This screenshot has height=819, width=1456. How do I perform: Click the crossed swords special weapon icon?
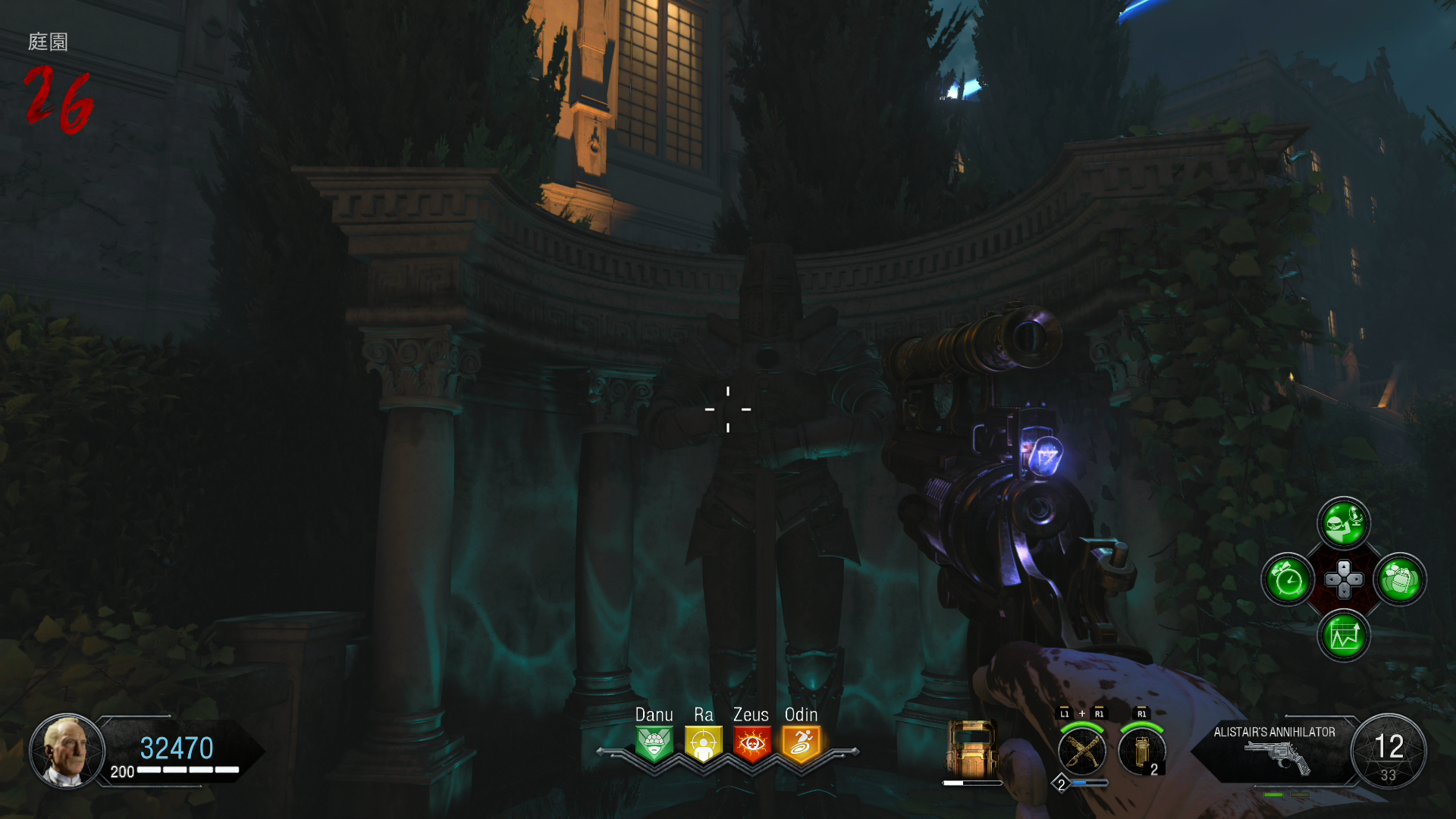[x=1082, y=751]
